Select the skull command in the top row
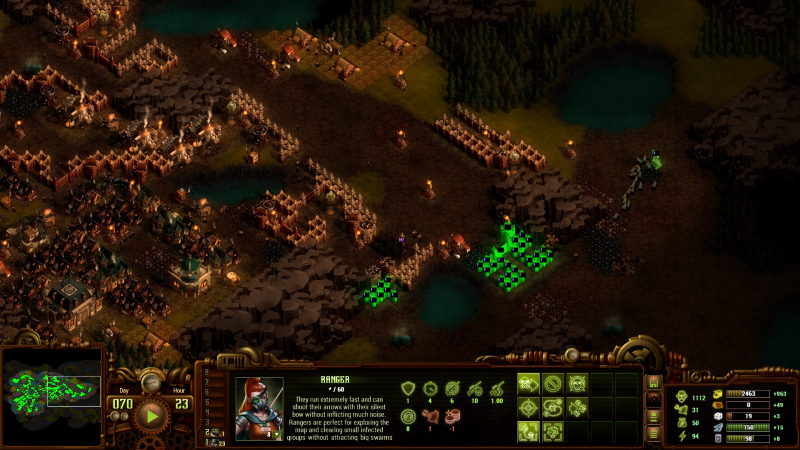The width and height of the screenshot is (800, 450). (x=577, y=383)
